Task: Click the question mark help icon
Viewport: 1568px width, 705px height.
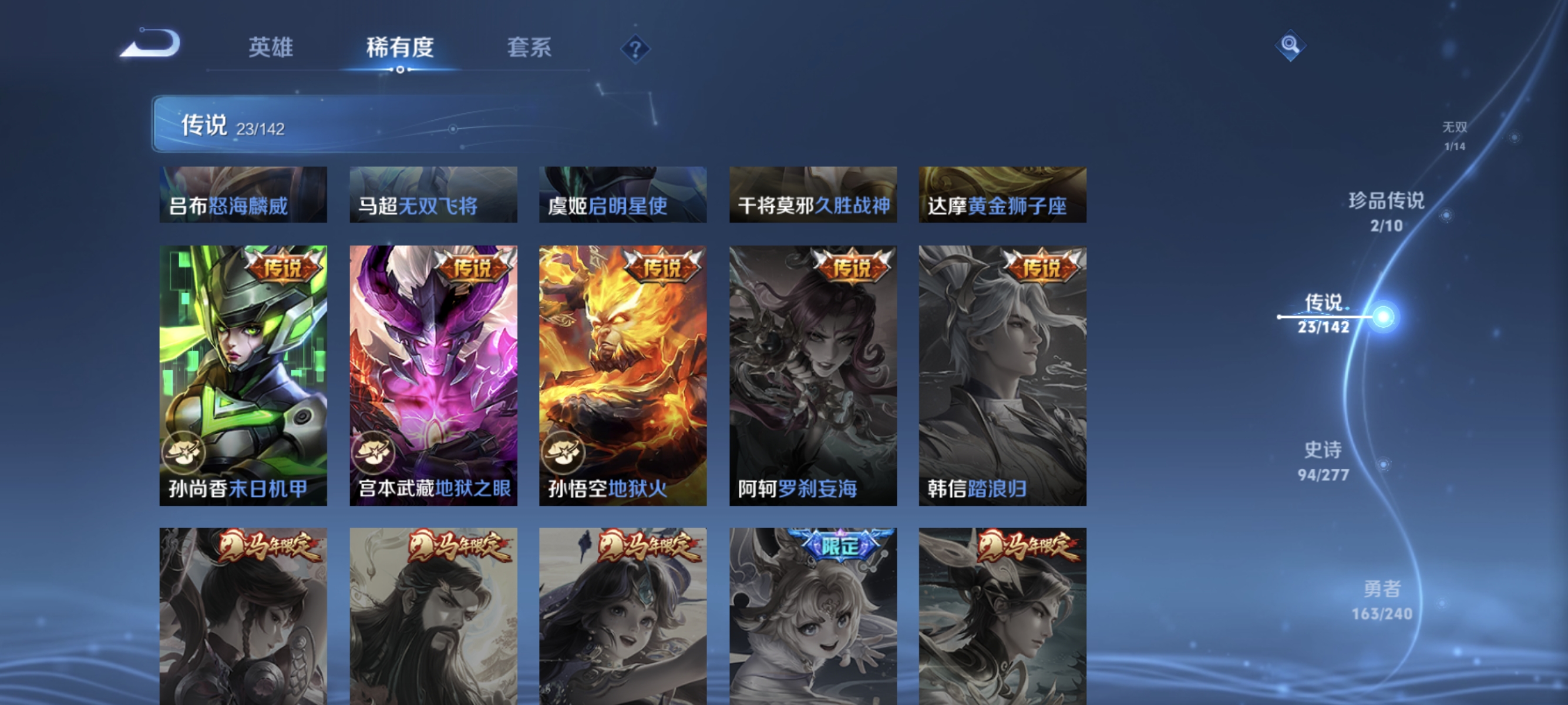Action: click(634, 50)
